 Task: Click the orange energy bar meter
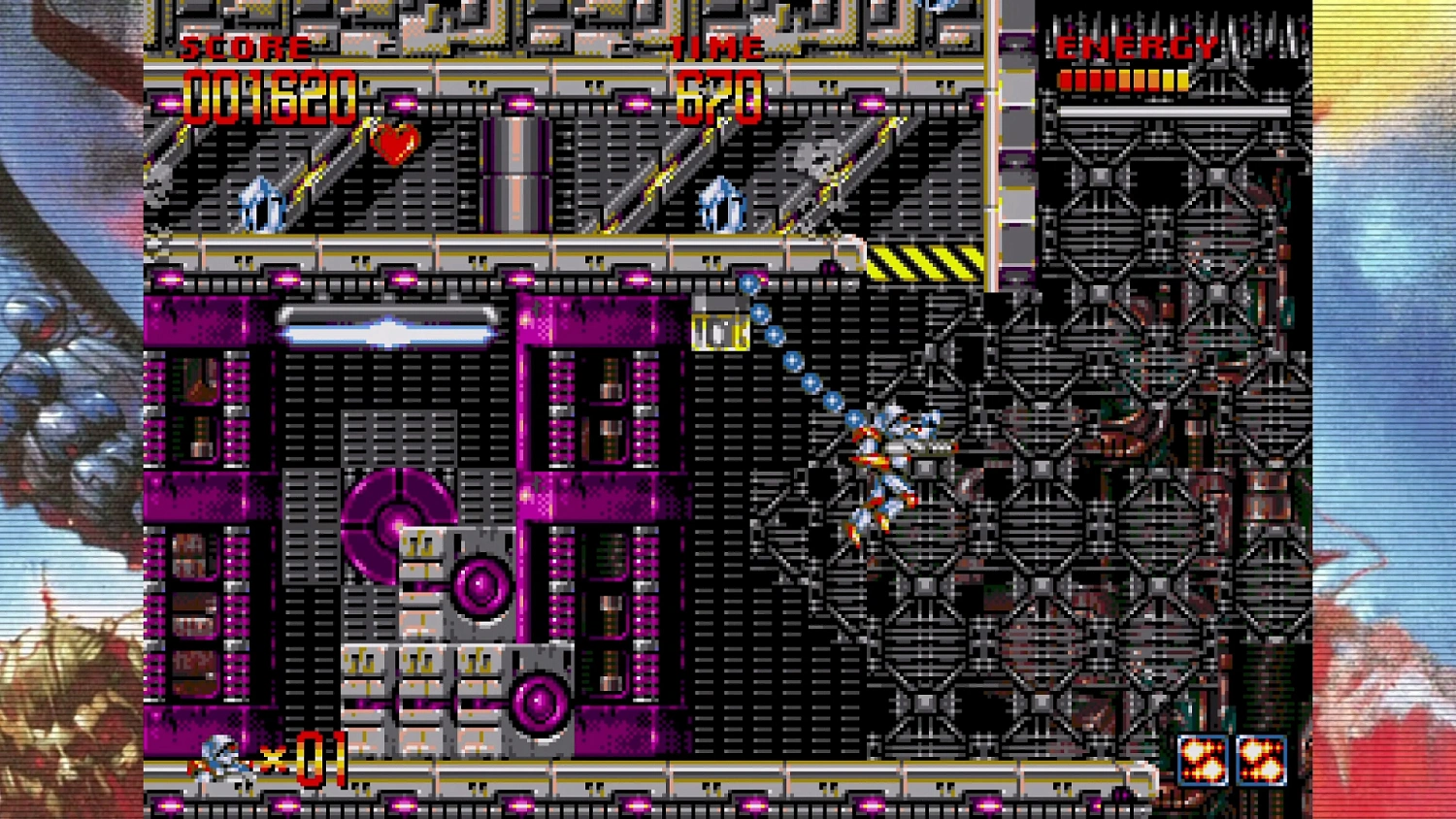pyautogui.click(x=1126, y=81)
